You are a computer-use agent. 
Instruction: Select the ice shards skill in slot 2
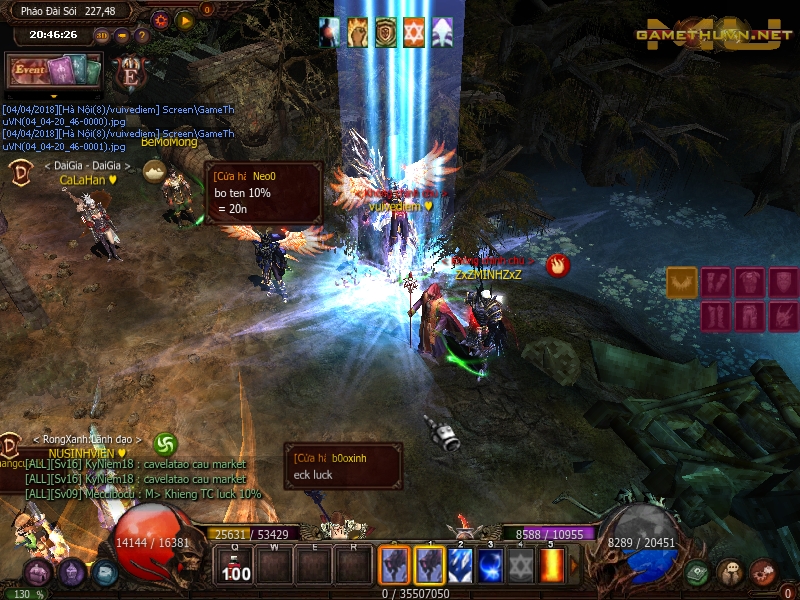(462, 566)
